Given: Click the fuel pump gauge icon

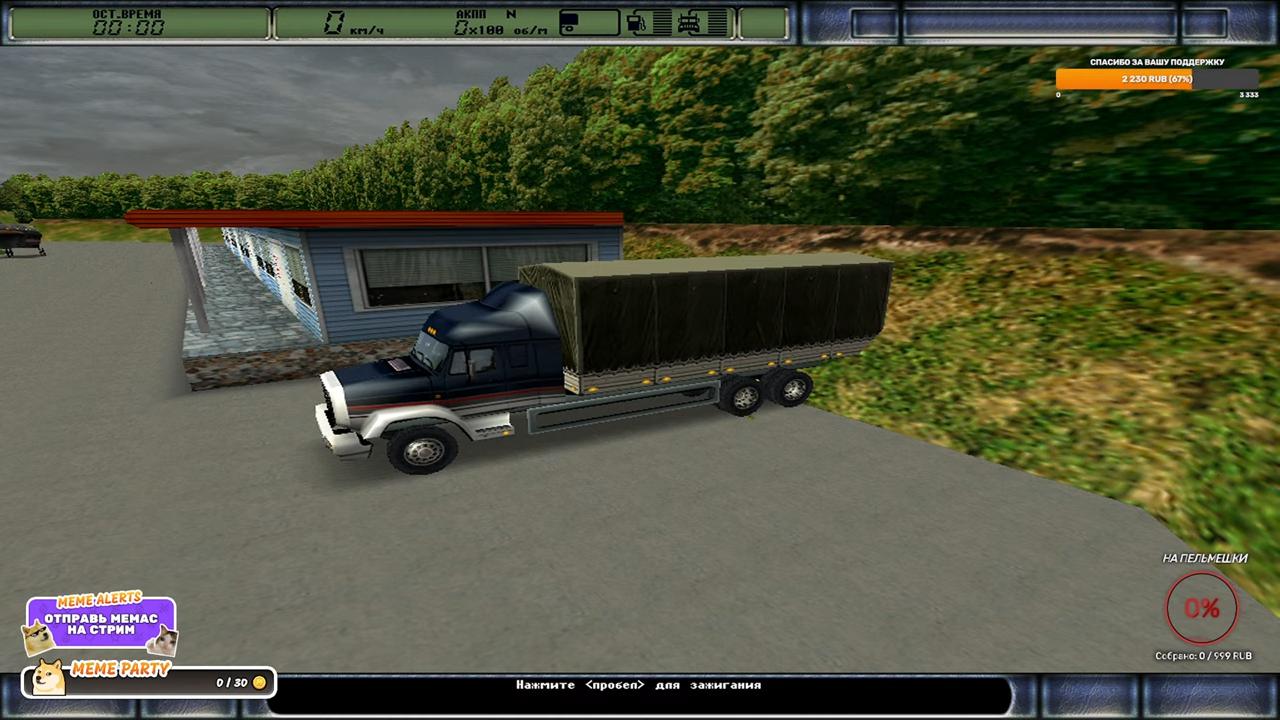Looking at the screenshot, I should click(x=636, y=22).
